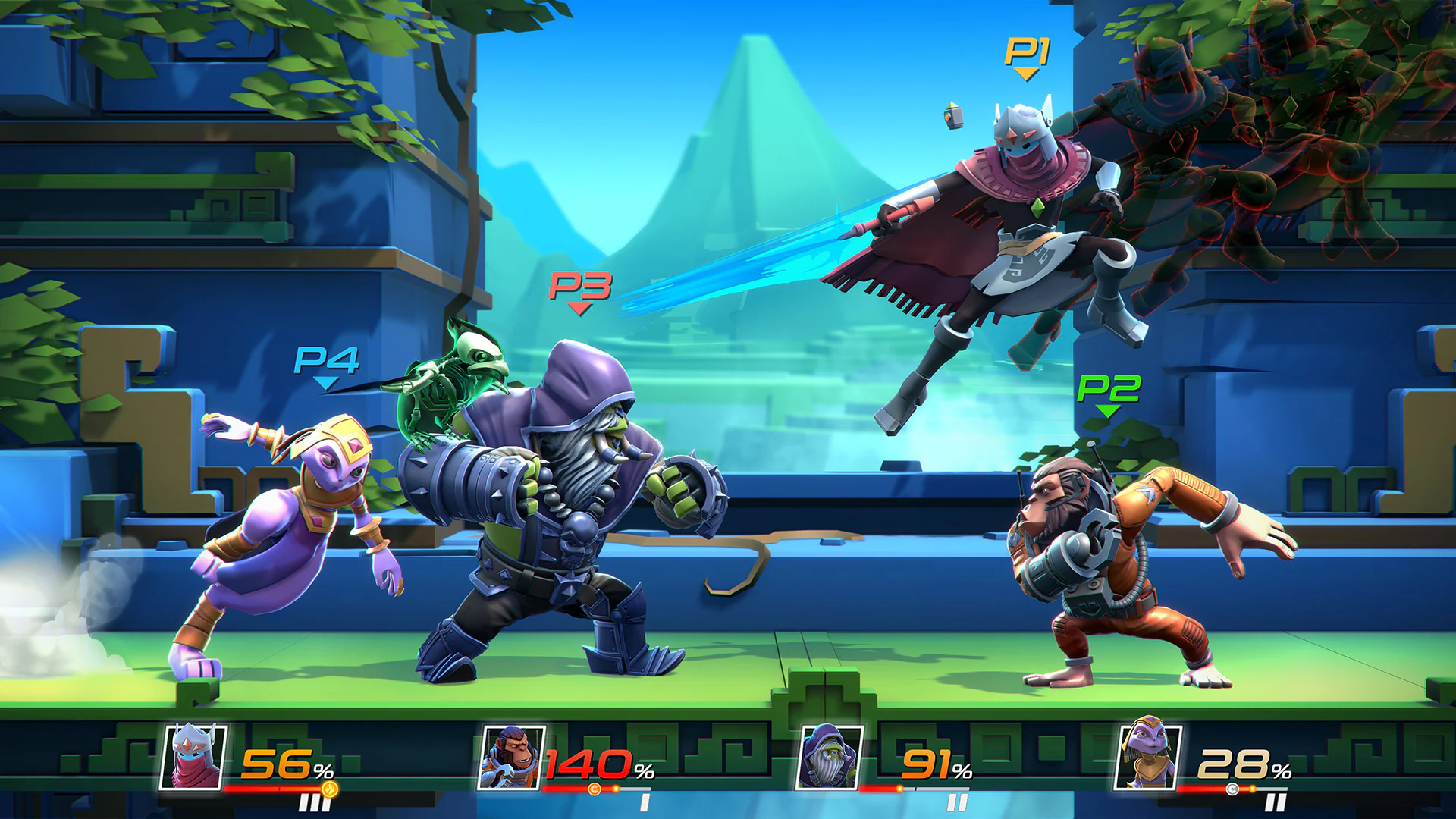Click the masked swordsman's HUD portrait icon

tap(193, 756)
